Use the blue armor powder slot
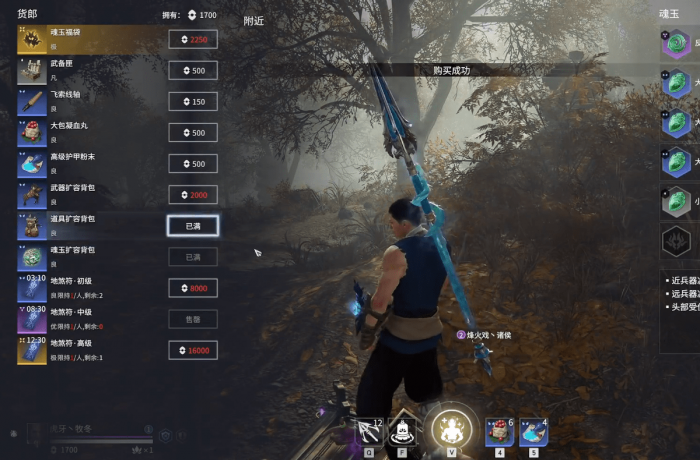This screenshot has height=460, width=700. pyautogui.click(x=533, y=432)
